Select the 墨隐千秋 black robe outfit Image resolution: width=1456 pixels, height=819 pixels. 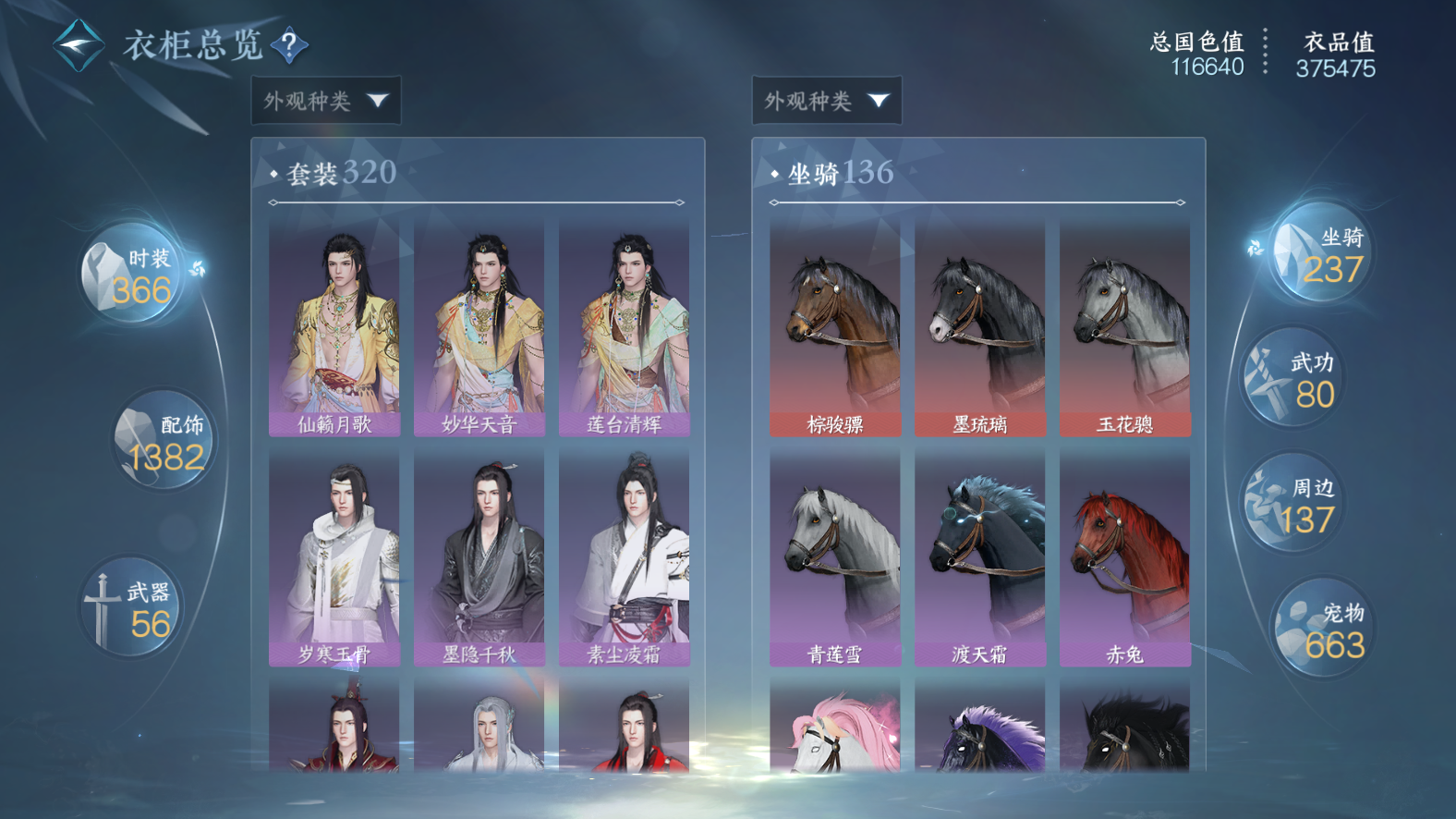479,558
